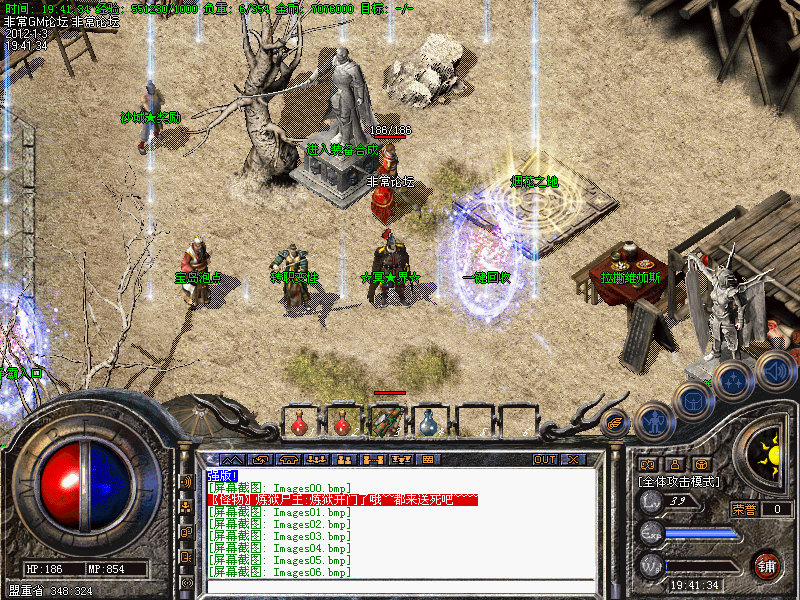Image resolution: width=800 pixels, height=600 pixels.
Task: Open the character equipment round button
Action: pyautogui.click(x=654, y=420)
